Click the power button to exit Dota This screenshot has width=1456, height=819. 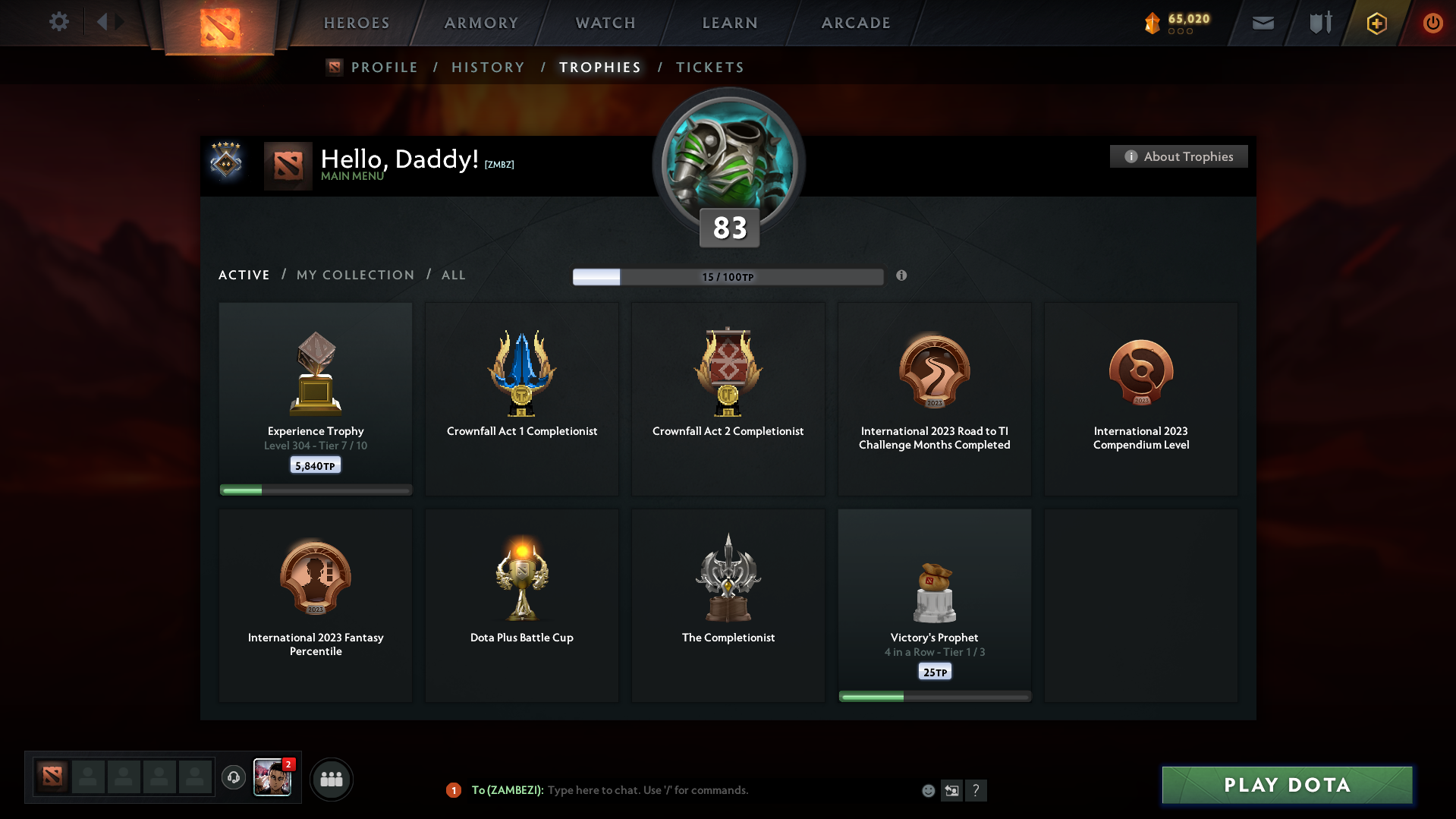1432,23
